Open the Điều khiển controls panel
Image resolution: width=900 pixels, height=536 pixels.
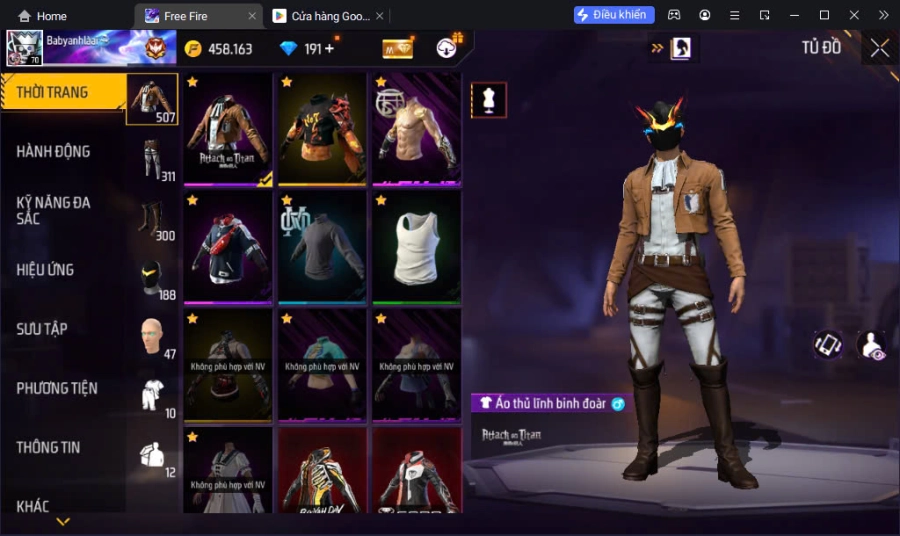[x=614, y=15]
